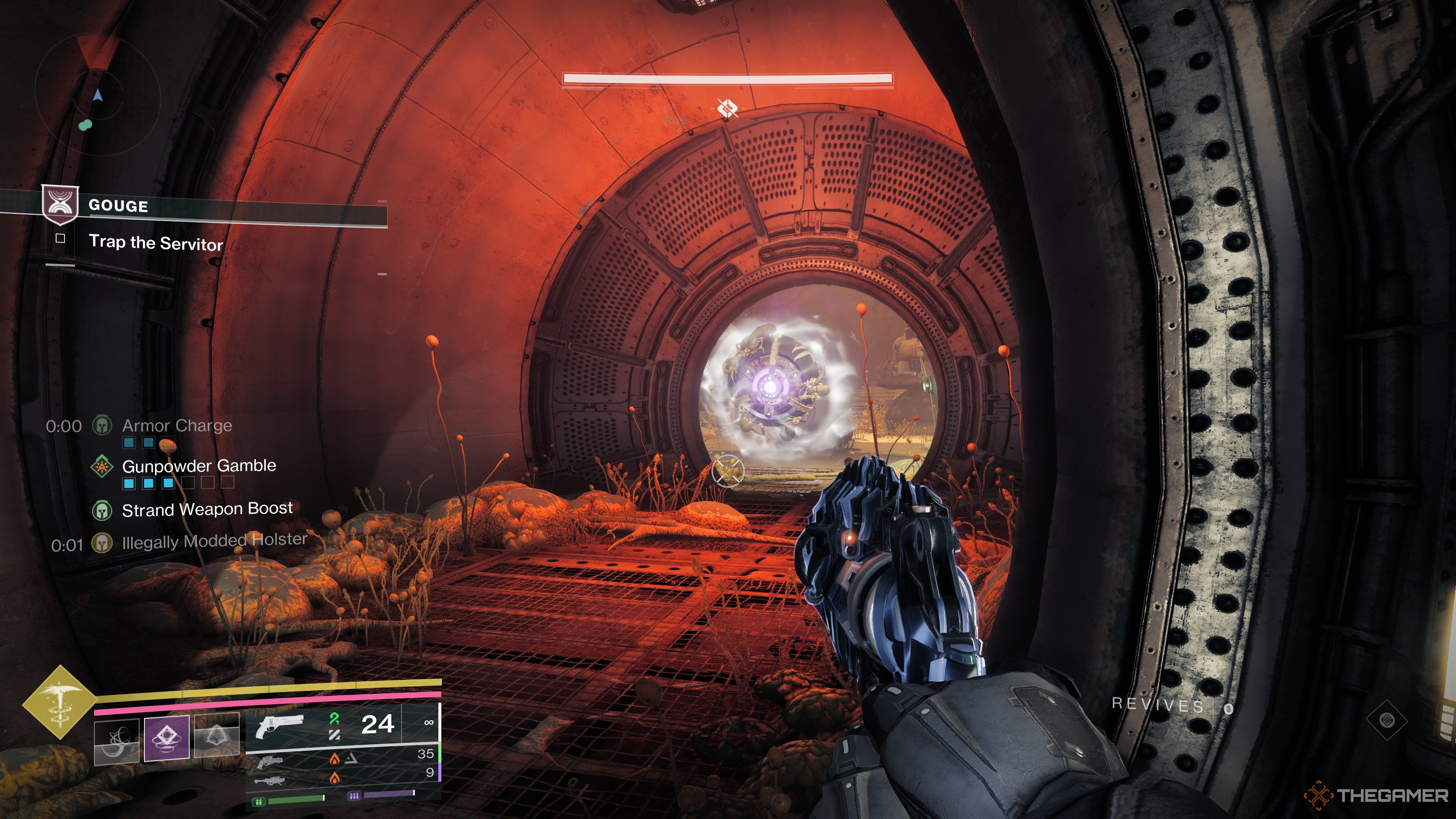Viewport: 1456px width, 819px height.
Task: Activate the purple highlighted melee ability
Action: (x=166, y=738)
